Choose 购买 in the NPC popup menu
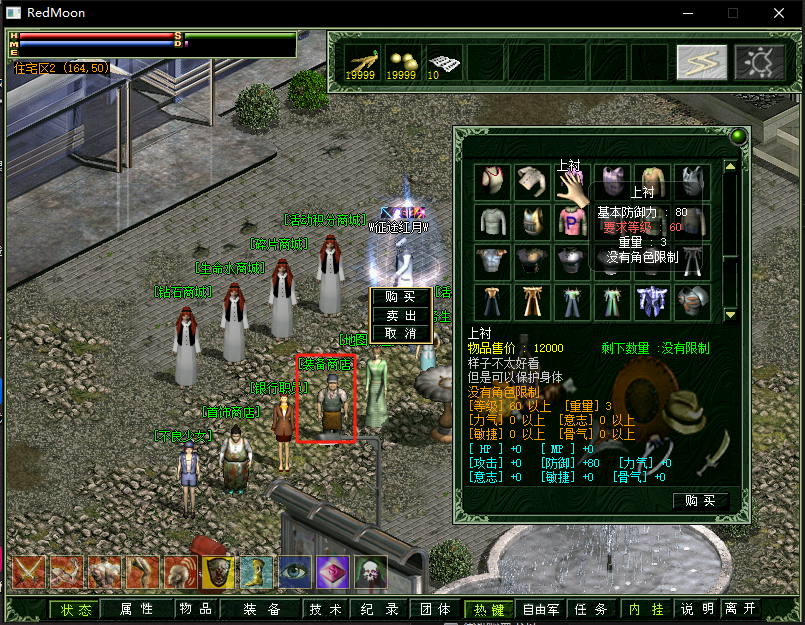This screenshot has height=625, width=805. tap(400, 297)
